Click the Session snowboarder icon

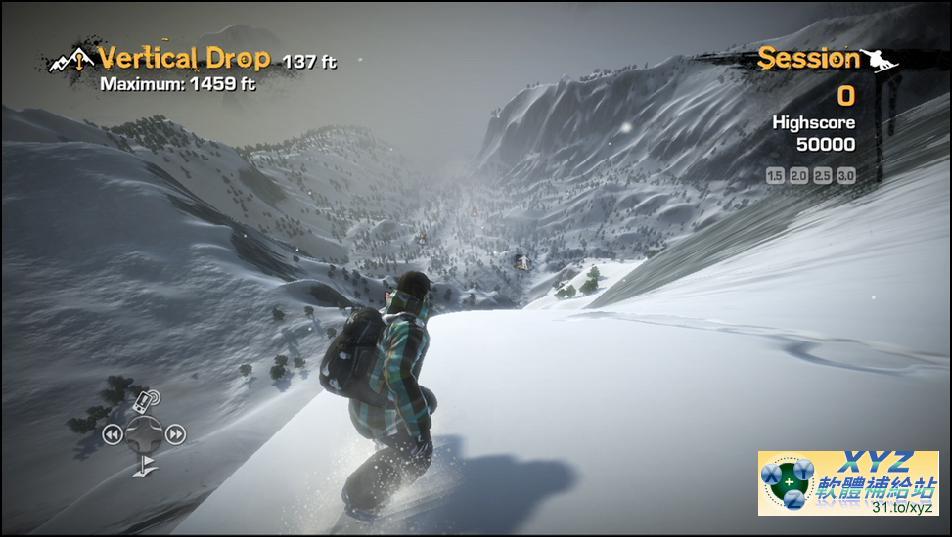pyautogui.click(x=881, y=58)
